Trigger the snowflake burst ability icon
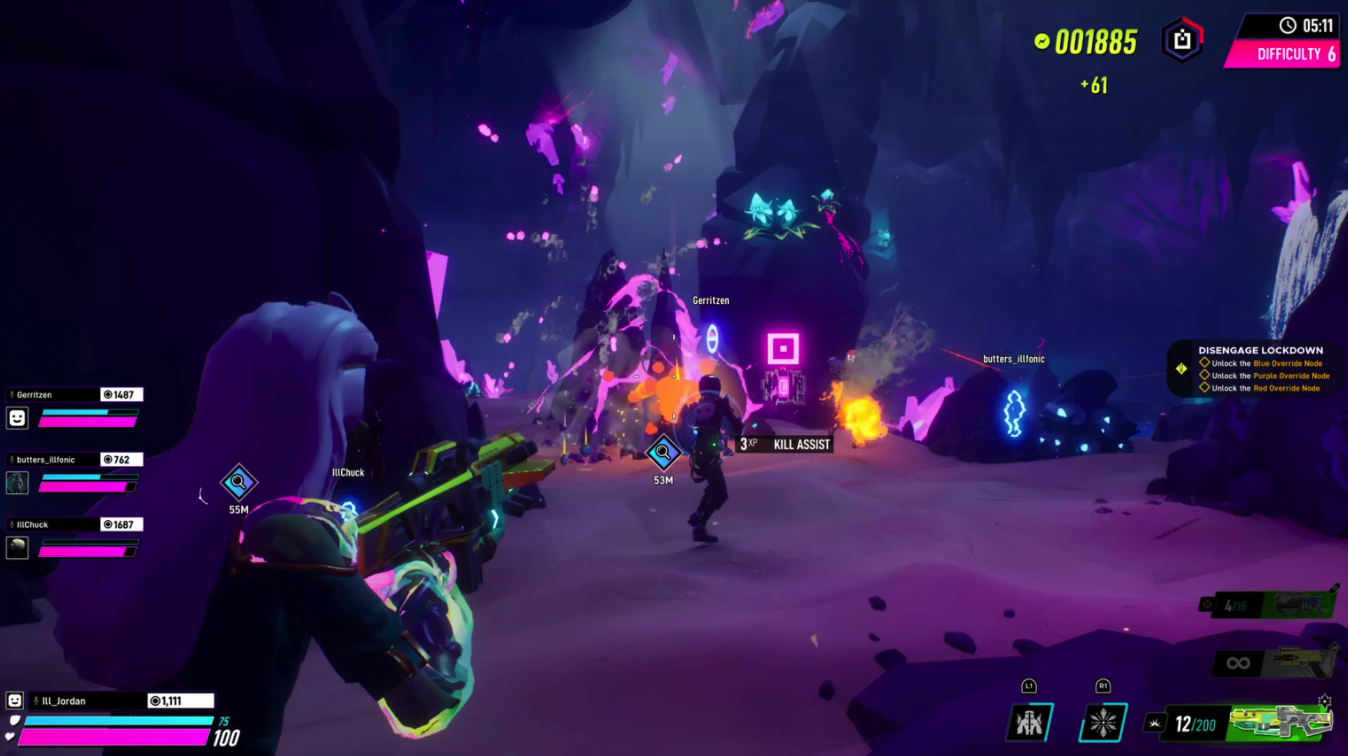The height and width of the screenshot is (756, 1348). coord(1103,722)
